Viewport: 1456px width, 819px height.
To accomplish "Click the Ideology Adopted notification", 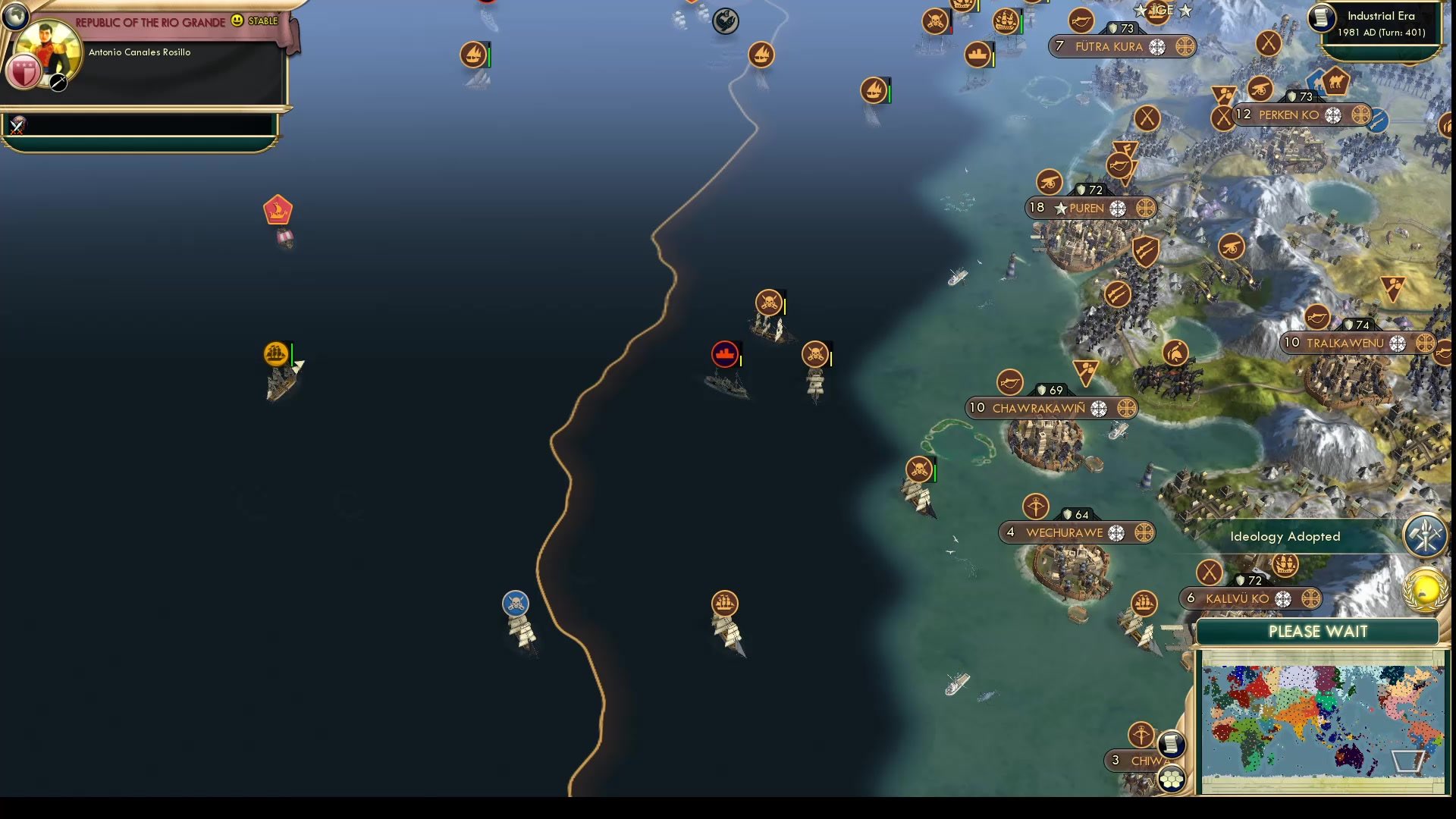I will pyautogui.click(x=1285, y=536).
